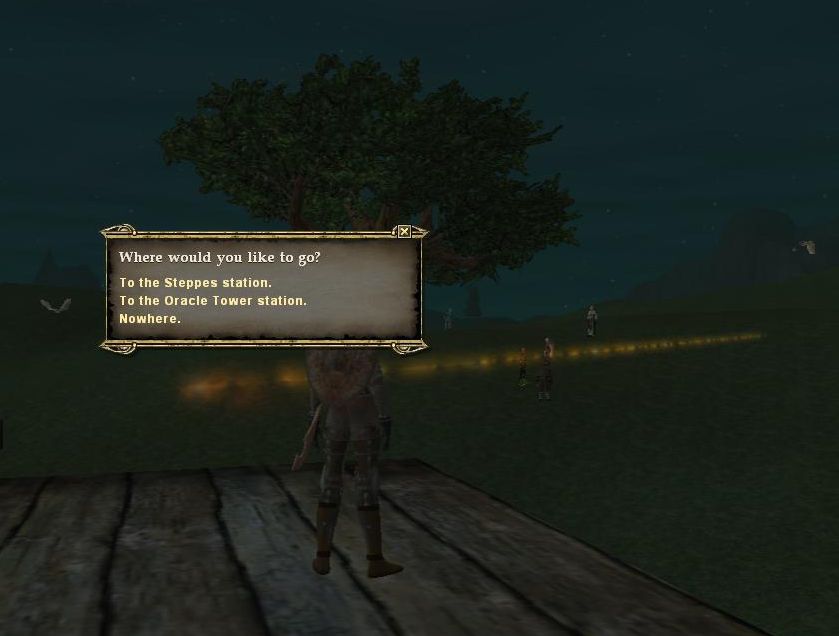Pick the "Nowhere." reply

(150, 319)
